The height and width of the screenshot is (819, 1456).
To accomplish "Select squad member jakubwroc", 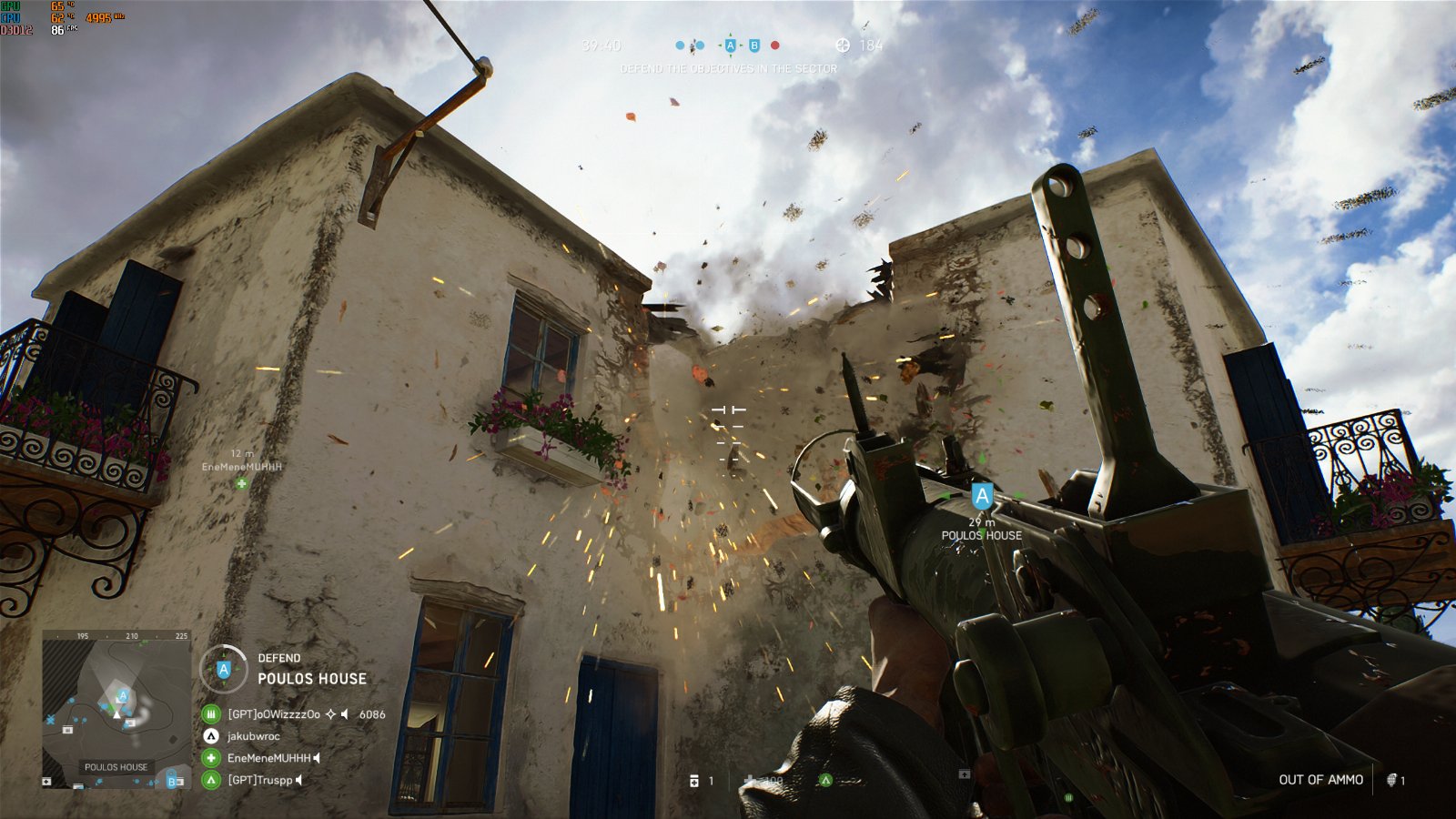I will pos(253,736).
